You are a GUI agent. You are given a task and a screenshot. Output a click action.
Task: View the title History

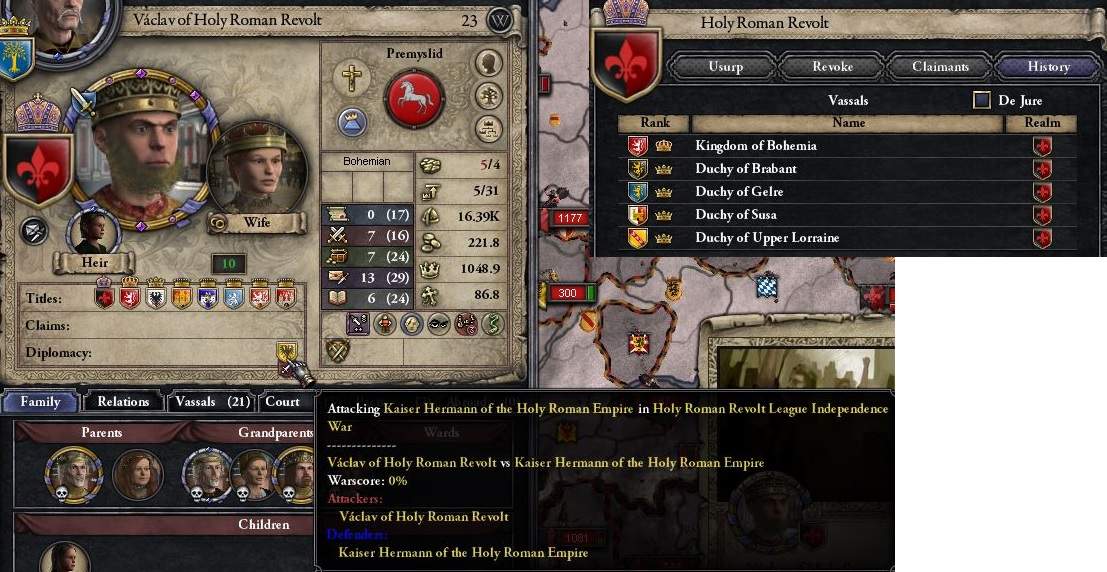click(1048, 67)
